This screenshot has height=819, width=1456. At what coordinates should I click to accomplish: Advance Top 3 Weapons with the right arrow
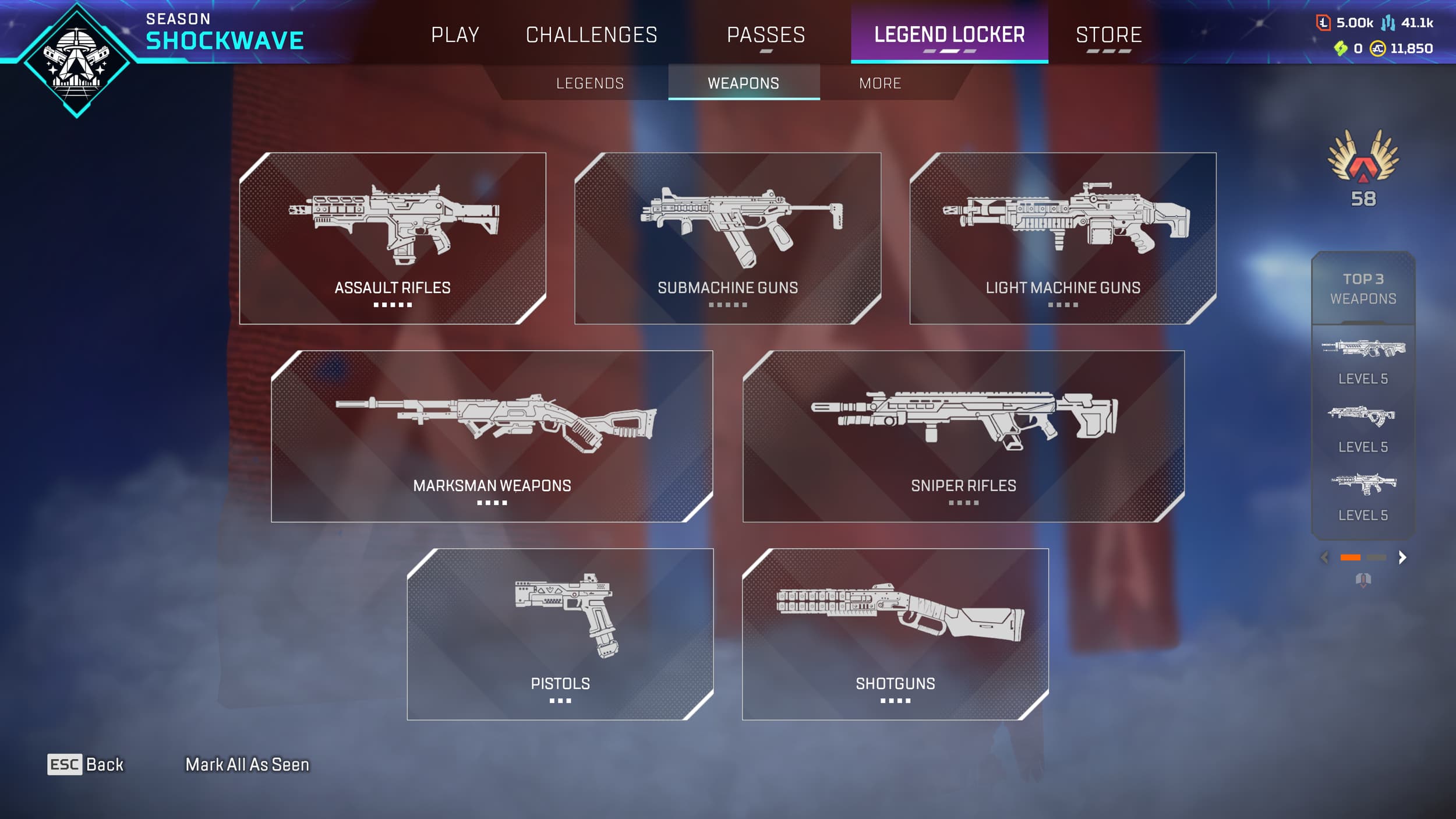tap(1401, 557)
